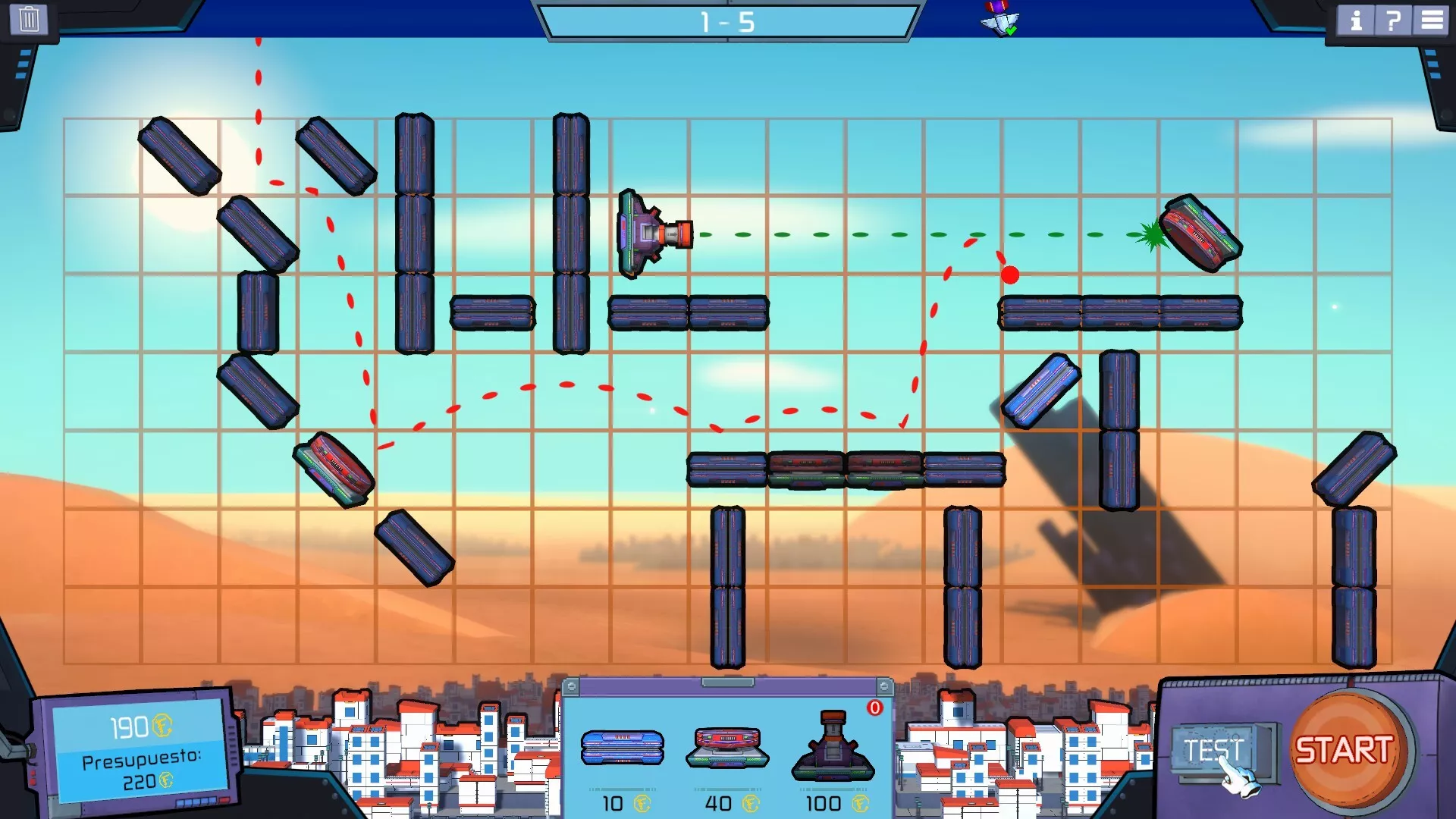Select the blue wall piece costing 10
1456x819 pixels.
point(622,747)
